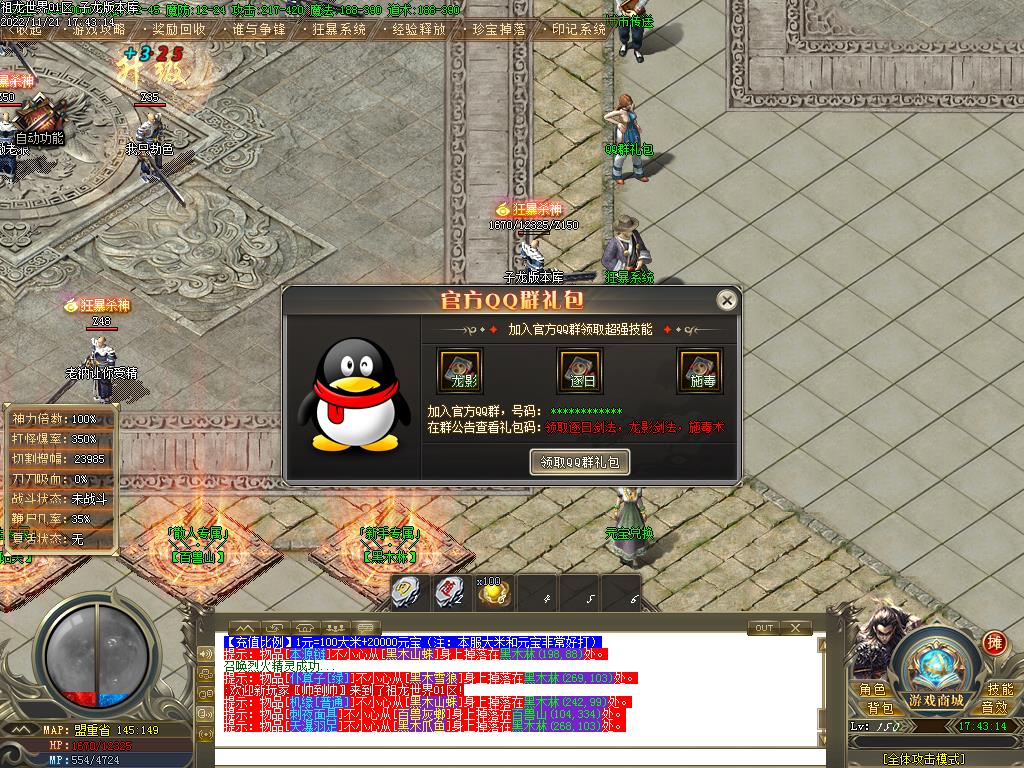Open the 奖励回收 menu
This screenshot has width=1024, height=768.
point(179,29)
